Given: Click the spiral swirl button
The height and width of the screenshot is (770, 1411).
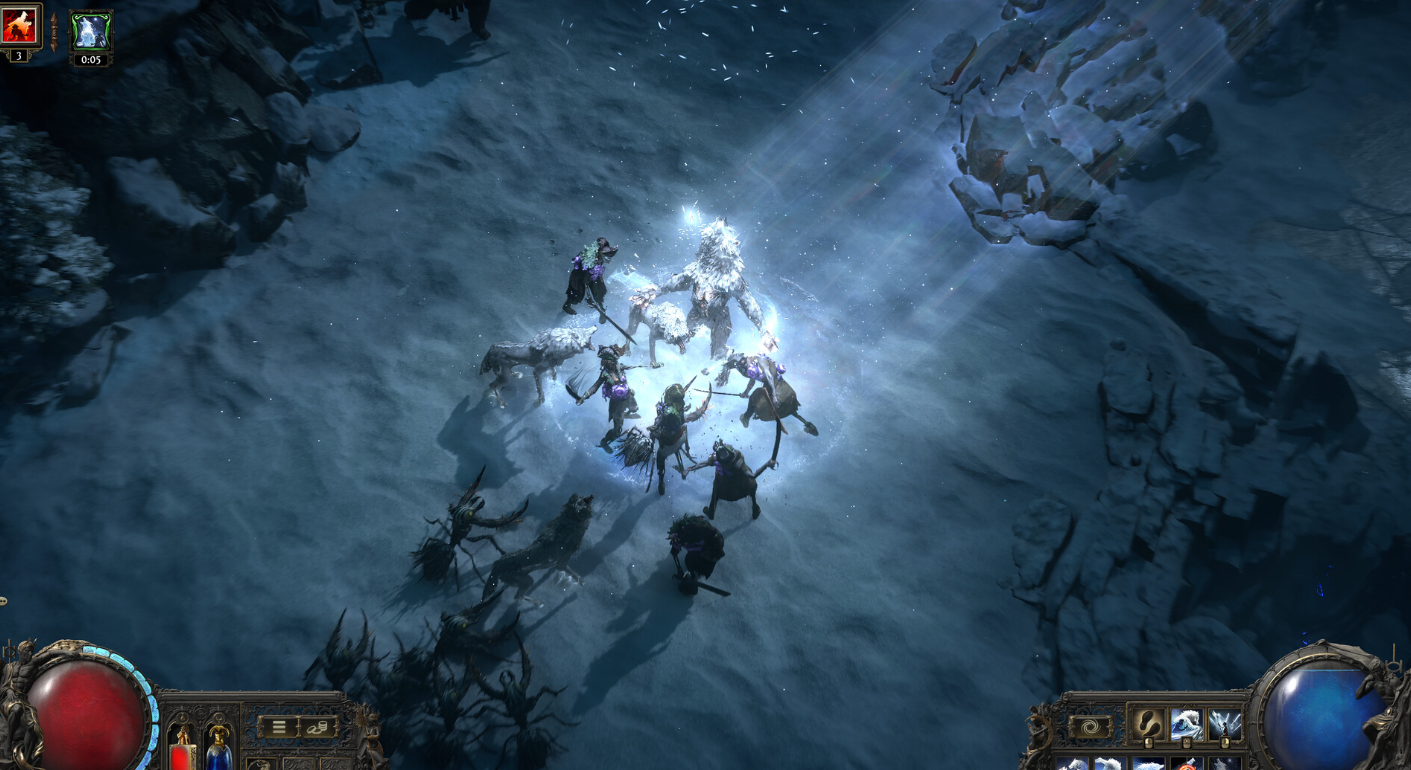Looking at the screenshot, I should 1090,727.
